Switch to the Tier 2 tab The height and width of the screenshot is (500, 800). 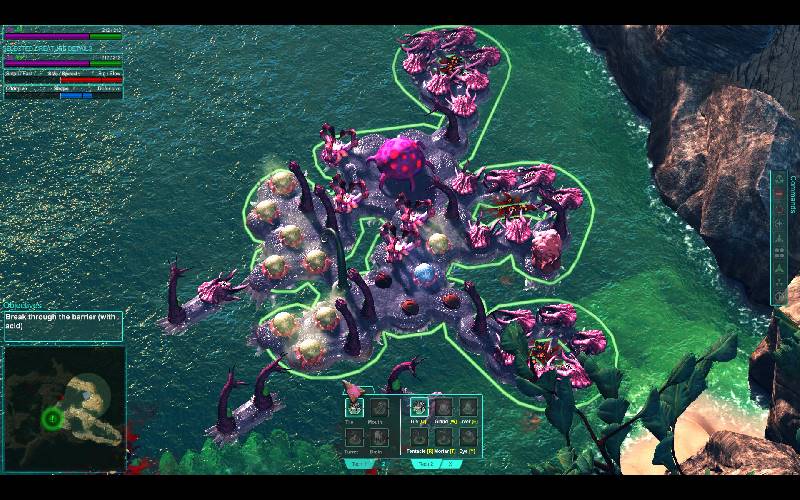[426, 464]
